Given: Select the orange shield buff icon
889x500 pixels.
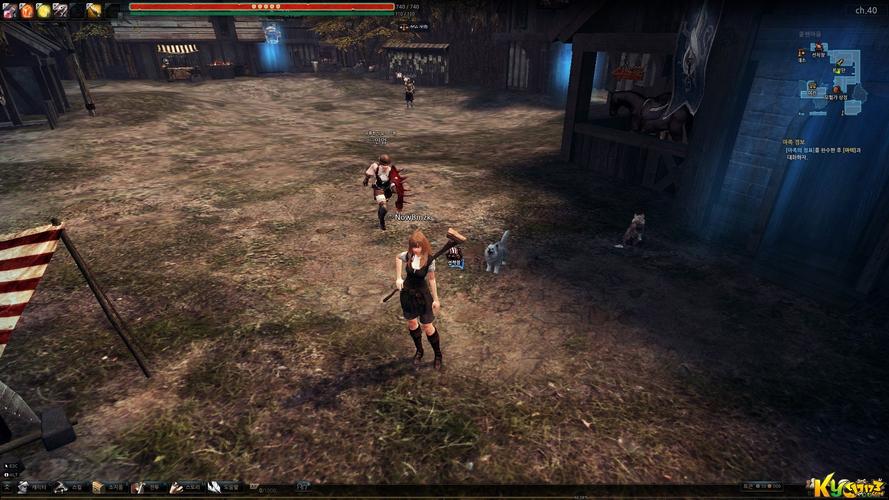Looking at the screenshot, I should click(26, 10).
